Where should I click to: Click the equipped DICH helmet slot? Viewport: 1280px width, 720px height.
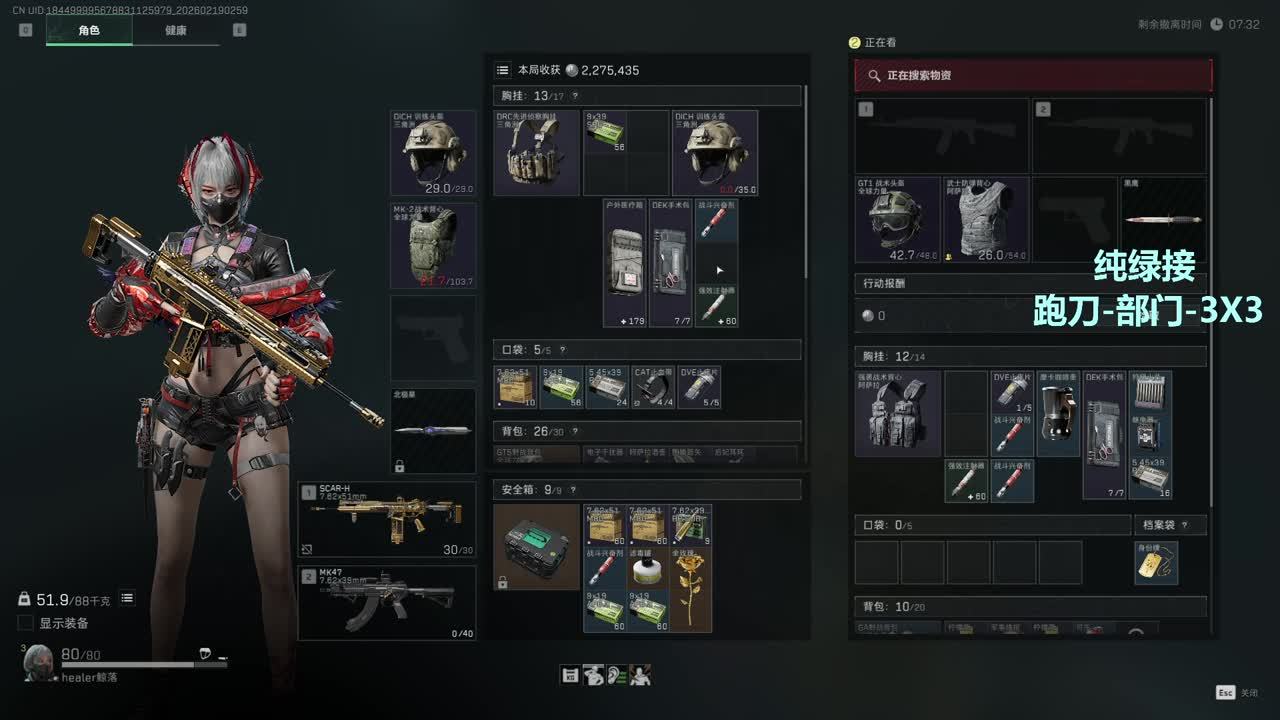tap(433, 152)
